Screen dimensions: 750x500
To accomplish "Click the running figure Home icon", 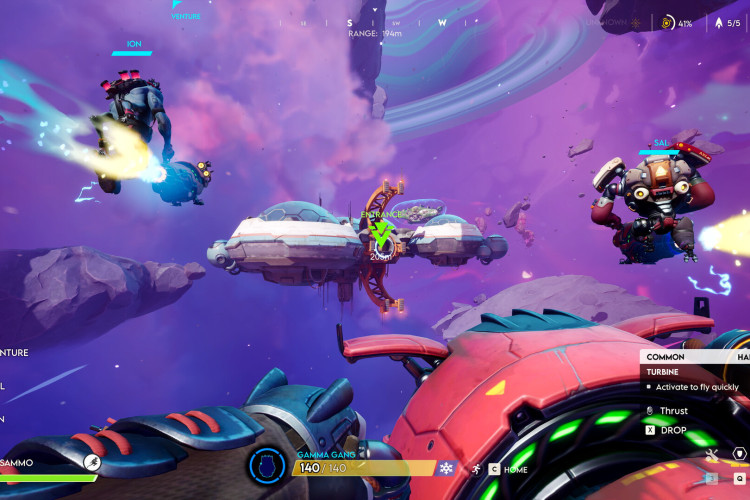I will pos(477,469).
